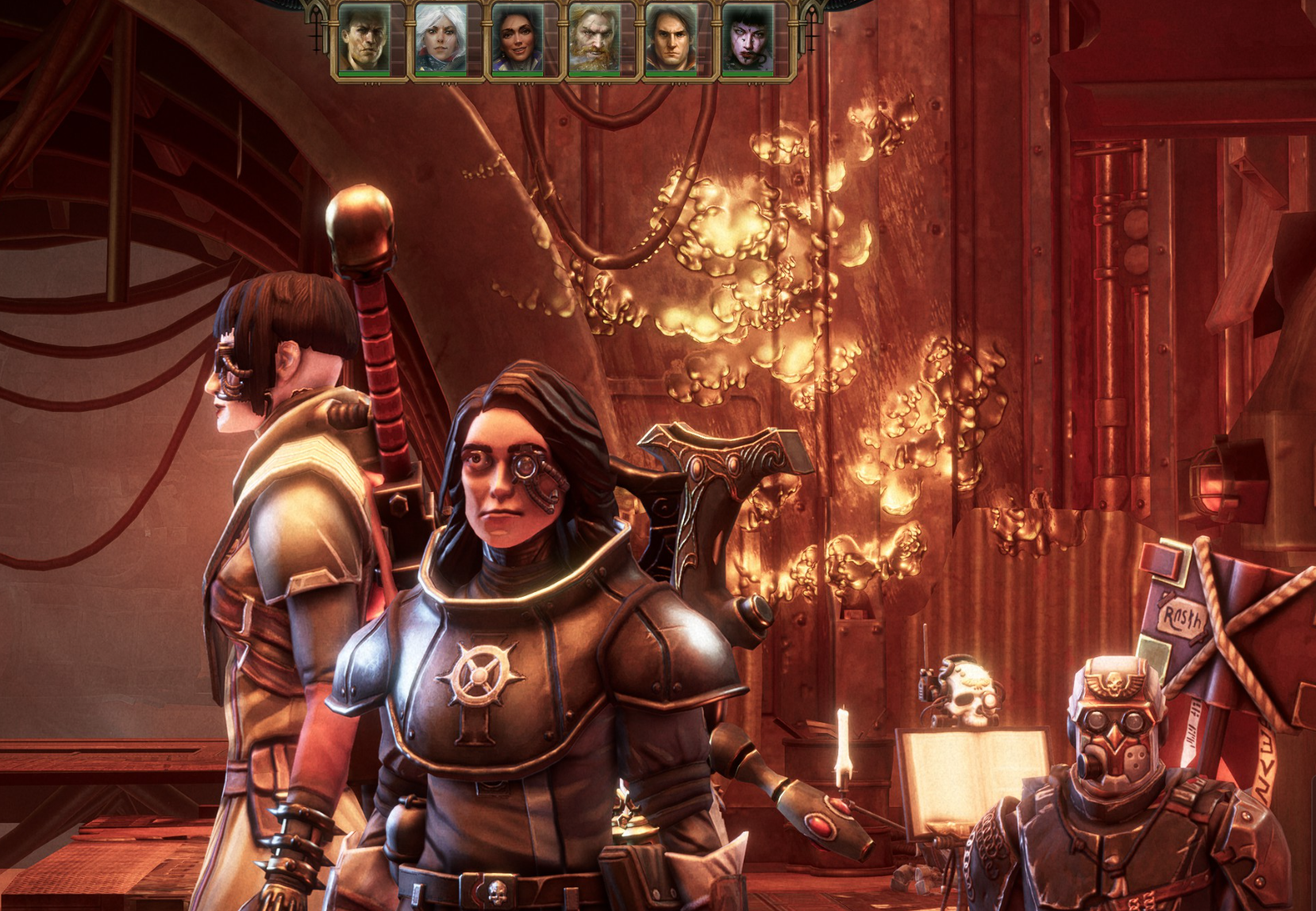Select the blond bearded man's portrait
The height and width of the screenshot is (911, 1316).
click(594, 40)
